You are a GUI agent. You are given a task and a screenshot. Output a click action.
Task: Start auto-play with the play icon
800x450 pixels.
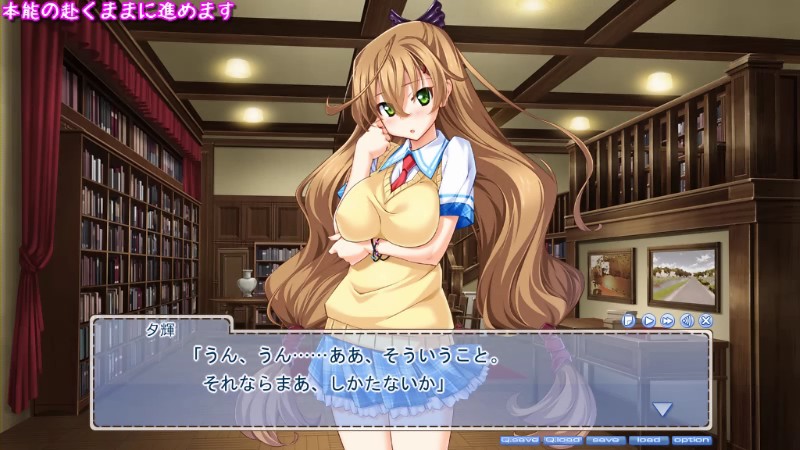tap(648, 320)
